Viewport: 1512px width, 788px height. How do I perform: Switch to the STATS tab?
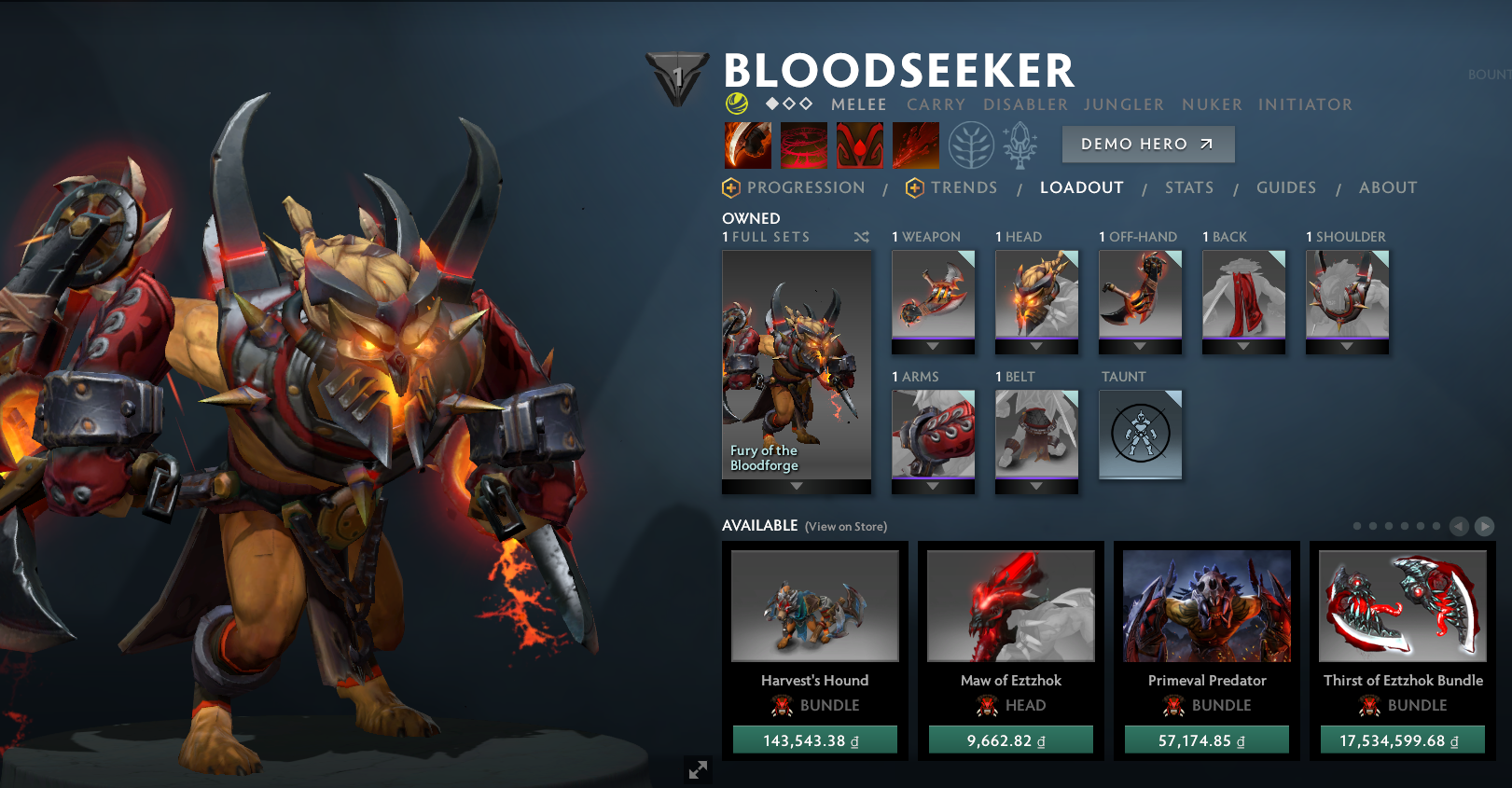click(1188, 187)
